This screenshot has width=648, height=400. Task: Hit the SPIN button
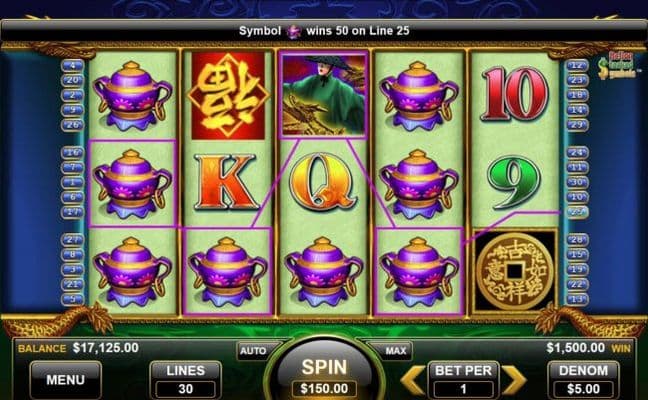323,374
